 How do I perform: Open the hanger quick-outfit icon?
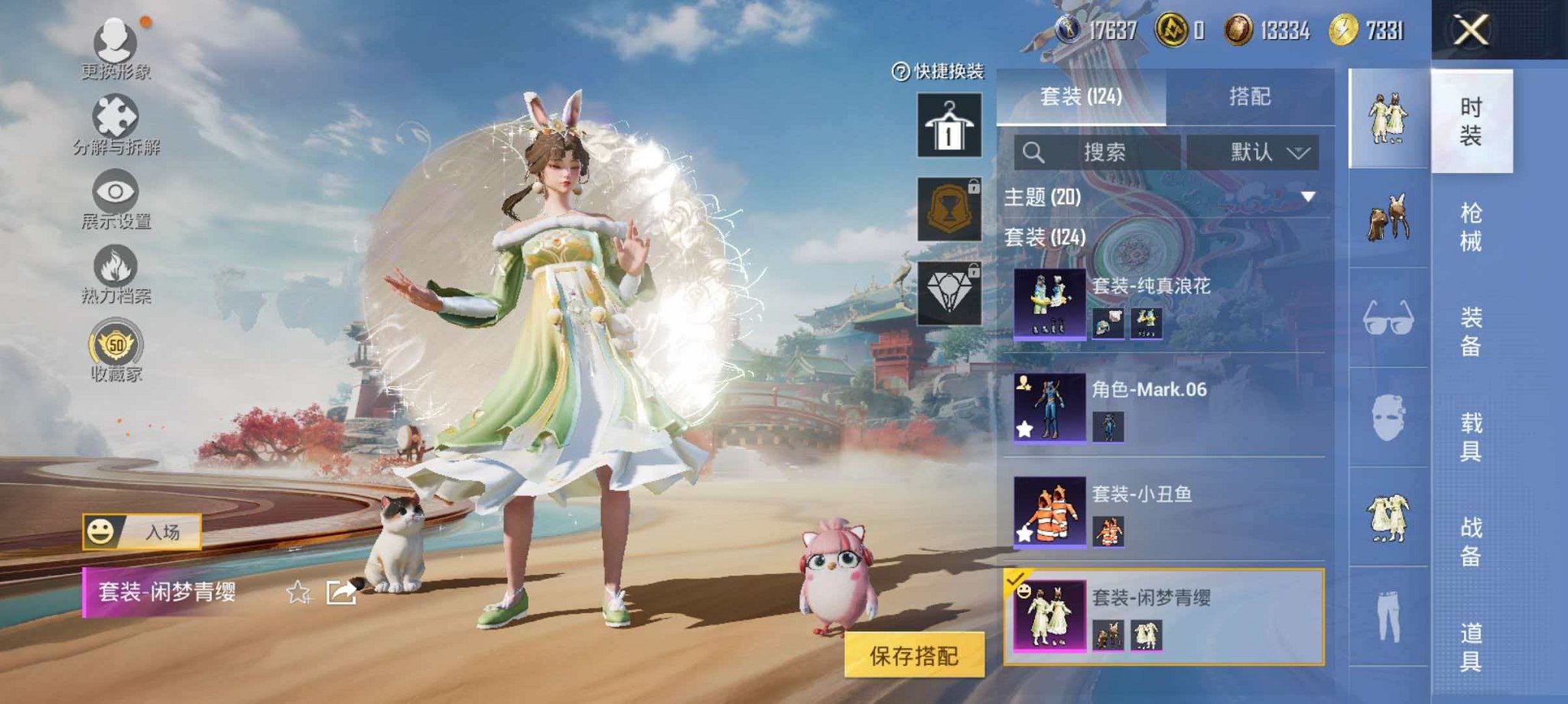tap(948, 125)
